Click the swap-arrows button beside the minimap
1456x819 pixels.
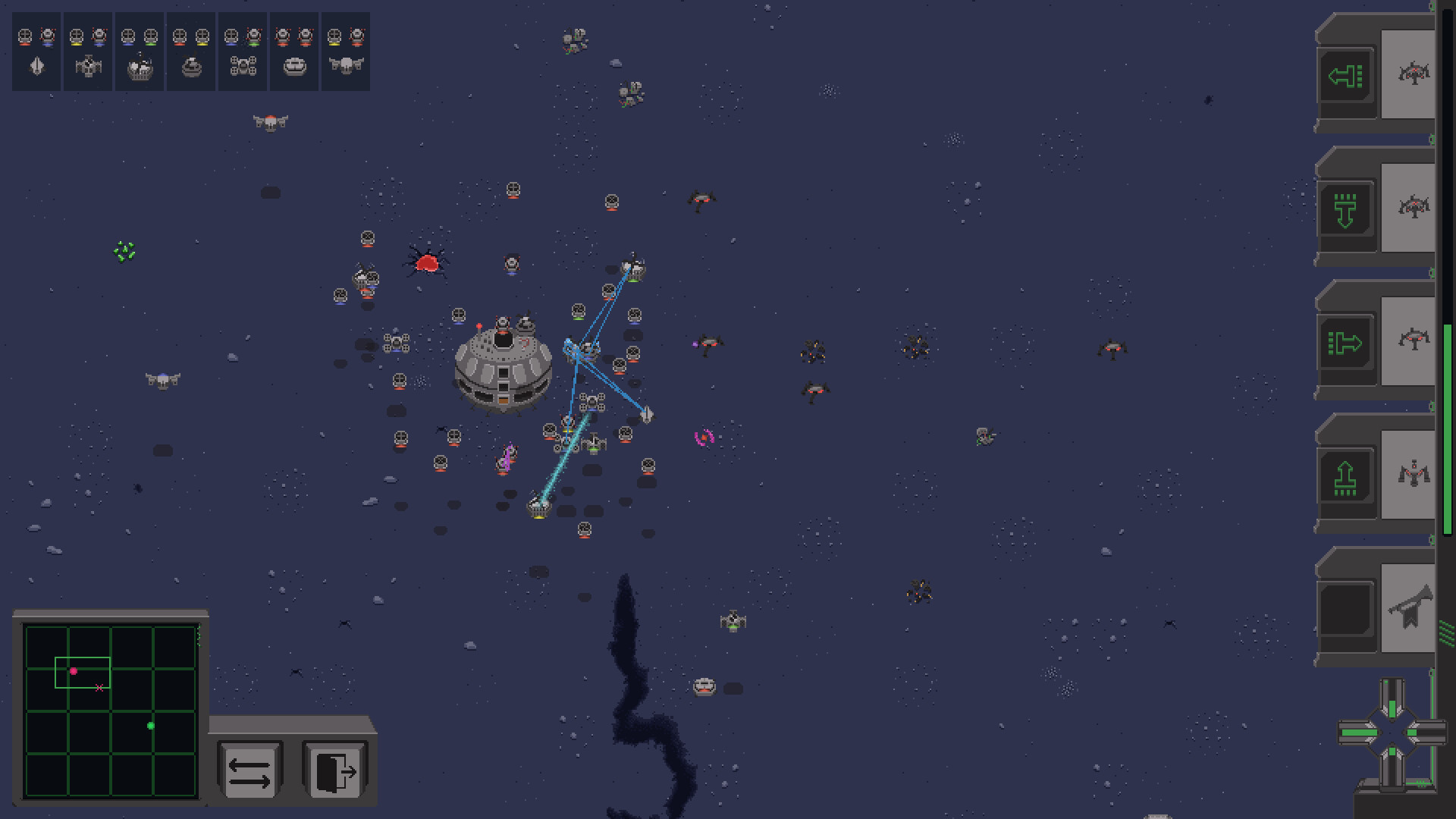tap(251, 770)
